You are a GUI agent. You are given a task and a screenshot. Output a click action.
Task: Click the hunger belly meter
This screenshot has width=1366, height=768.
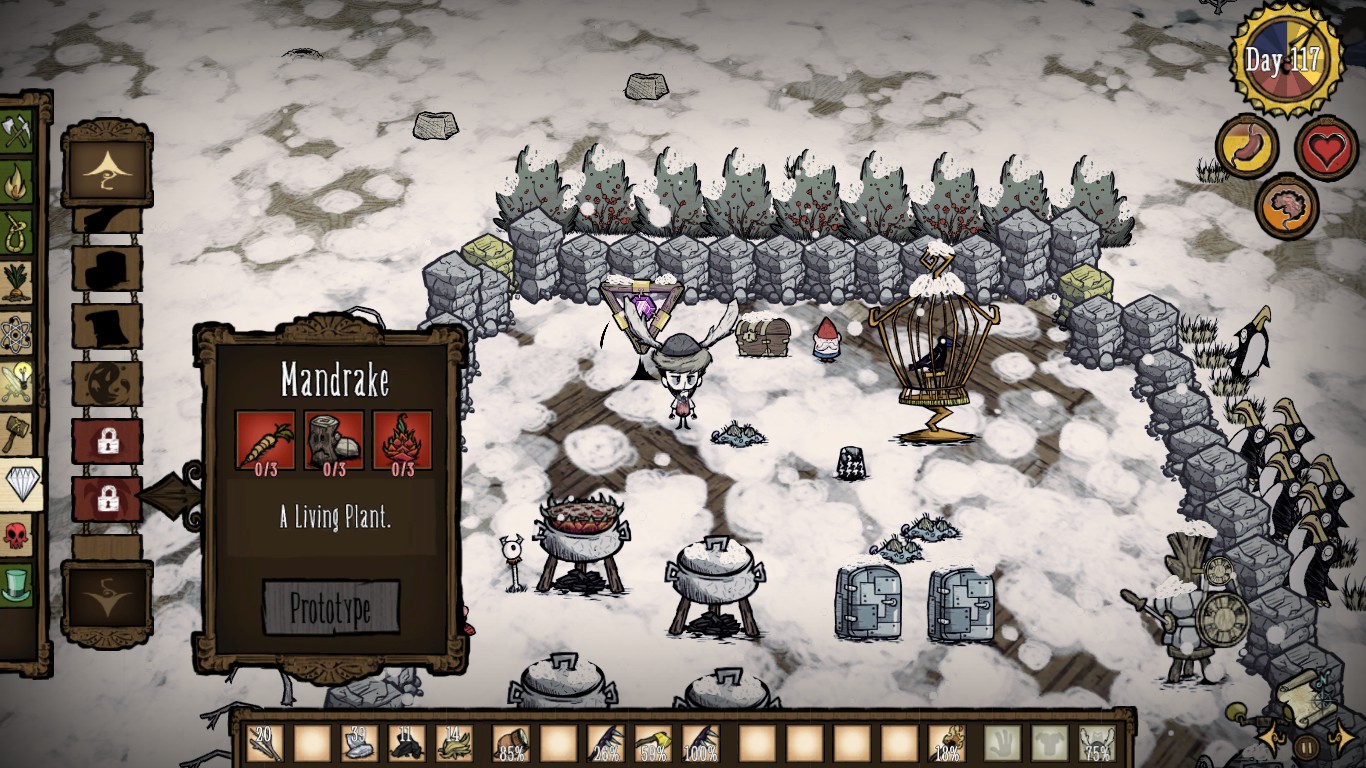click(x=1245, y=147)
